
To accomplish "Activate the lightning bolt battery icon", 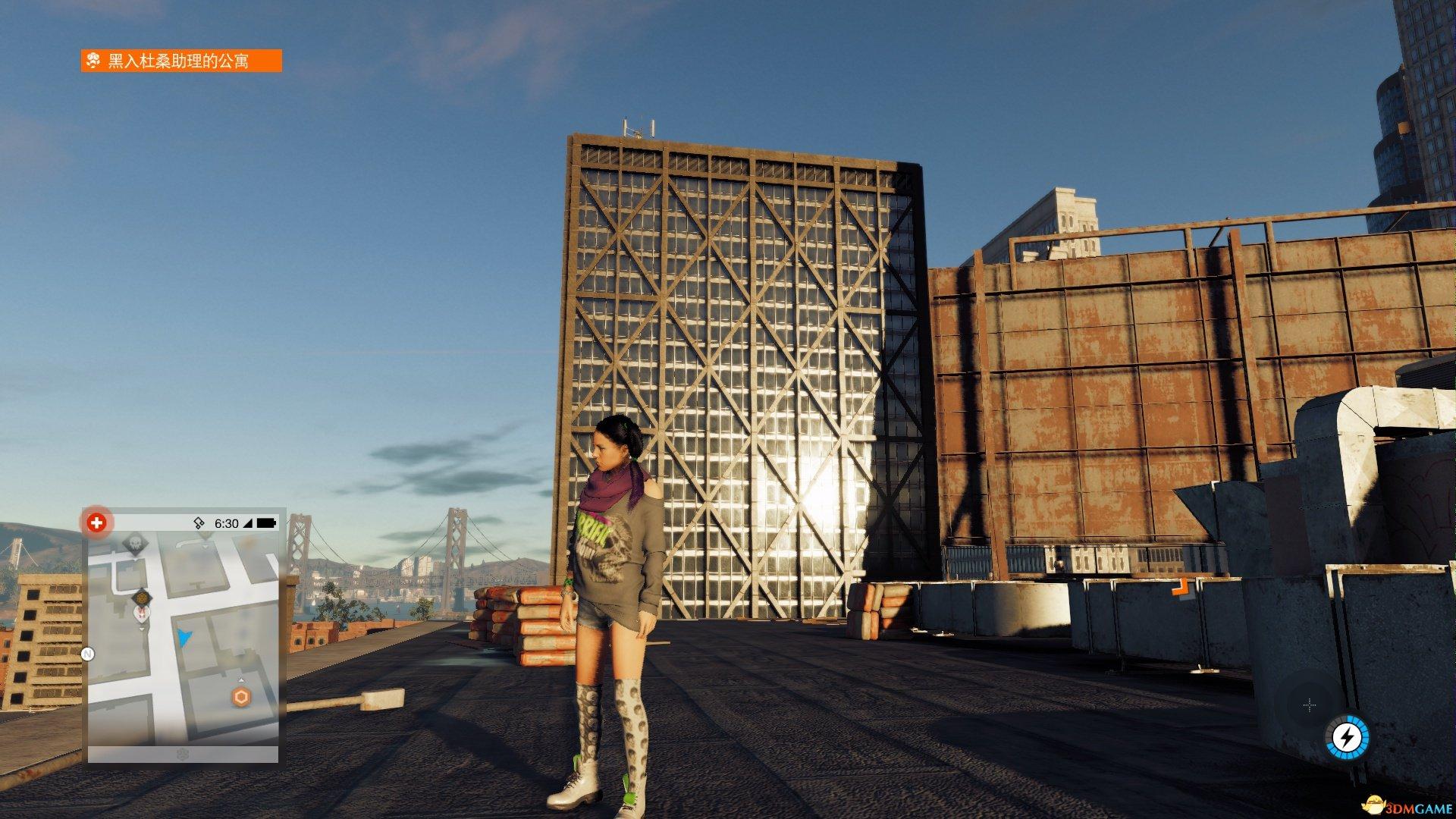I will pyautogui.click(x=1347, y=736).
